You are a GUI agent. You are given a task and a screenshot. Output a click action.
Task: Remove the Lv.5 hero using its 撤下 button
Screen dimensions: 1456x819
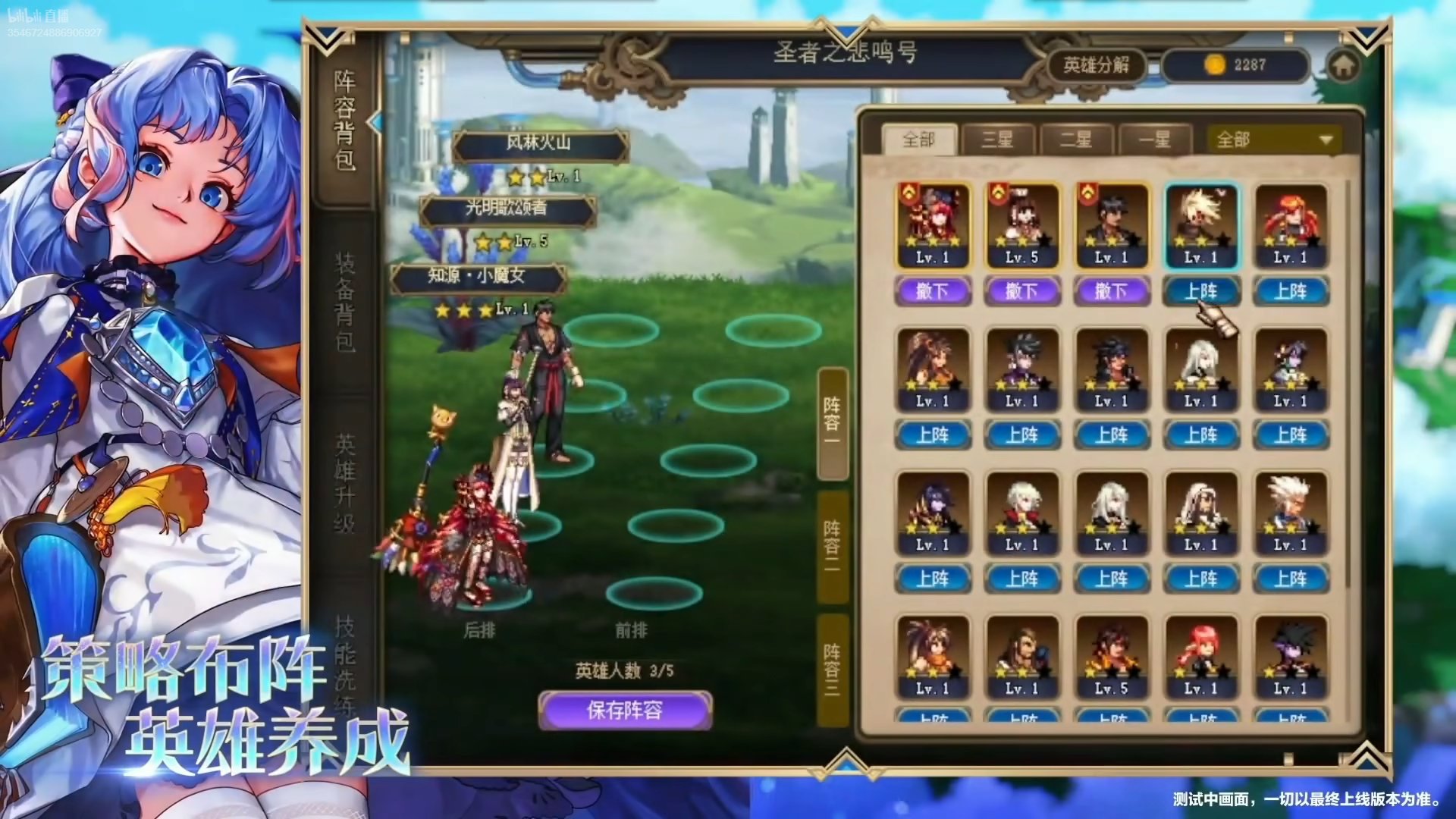point(1022,291)
